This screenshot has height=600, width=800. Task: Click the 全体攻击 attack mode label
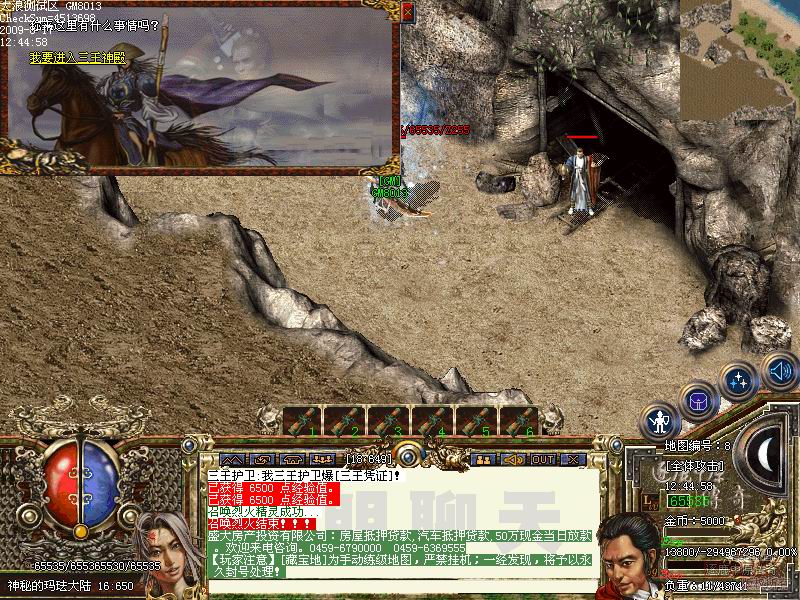(694, 467)
